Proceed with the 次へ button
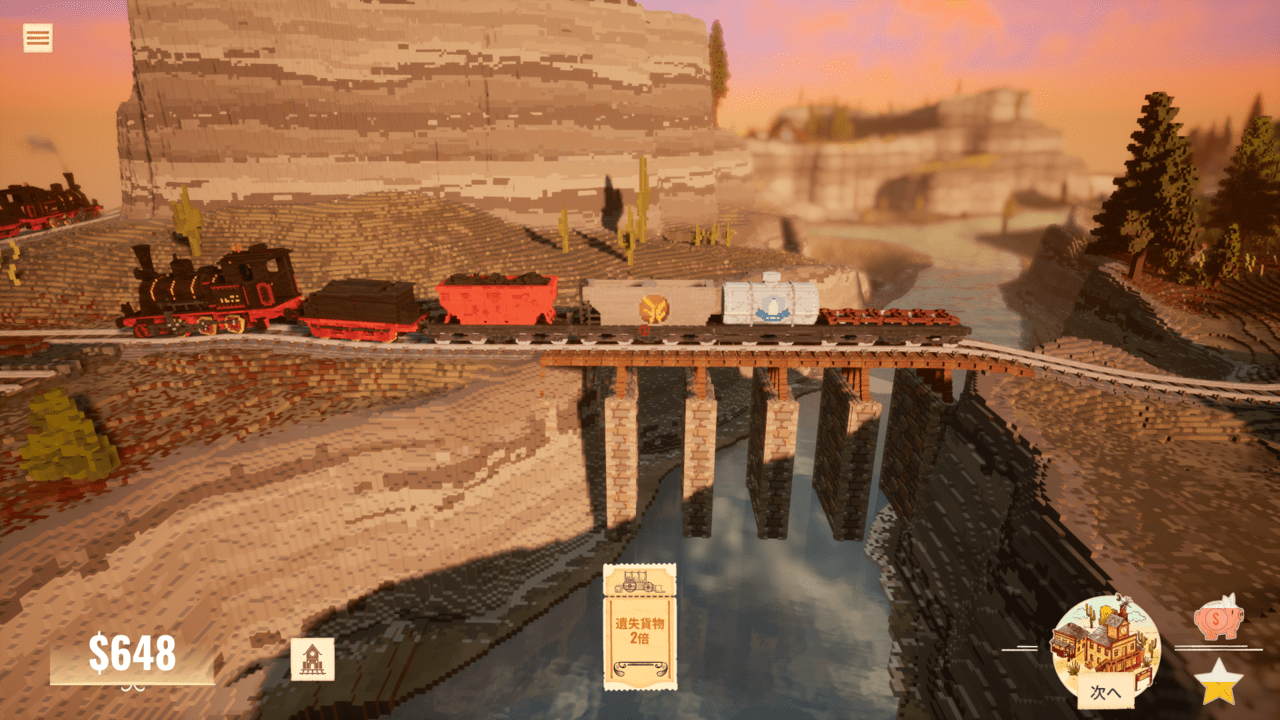 1105,690
